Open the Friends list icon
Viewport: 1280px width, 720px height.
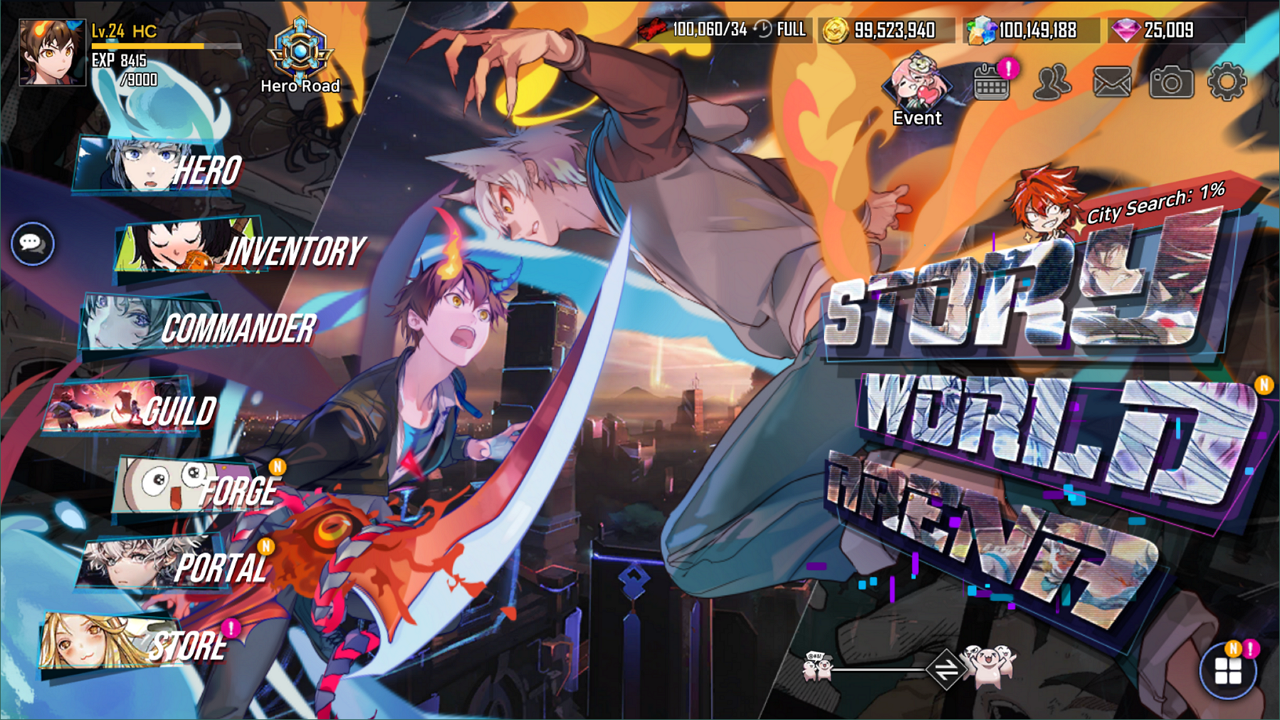[x=1049, y=80]
